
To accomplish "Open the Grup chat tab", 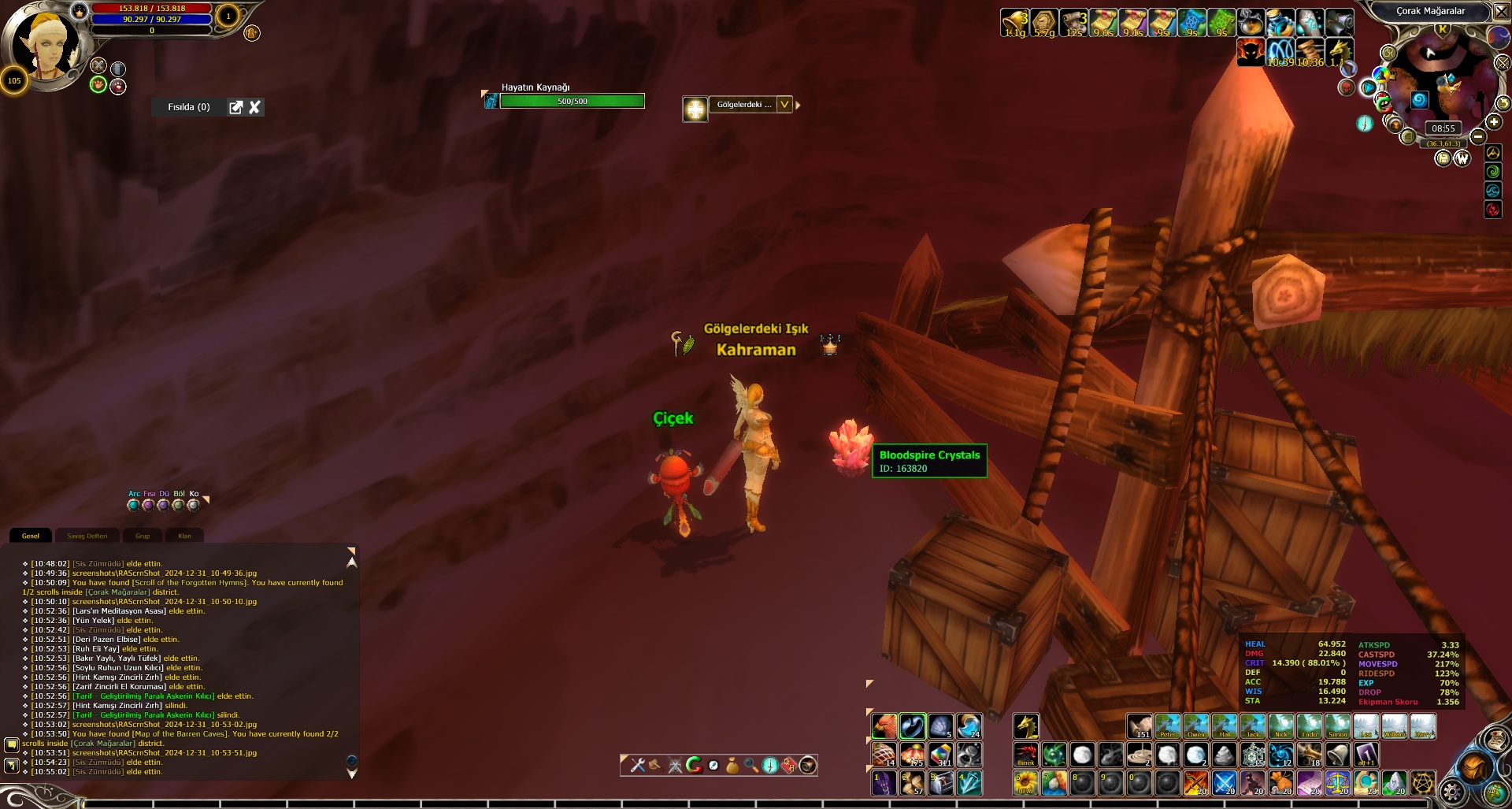I will coord(143,536).
